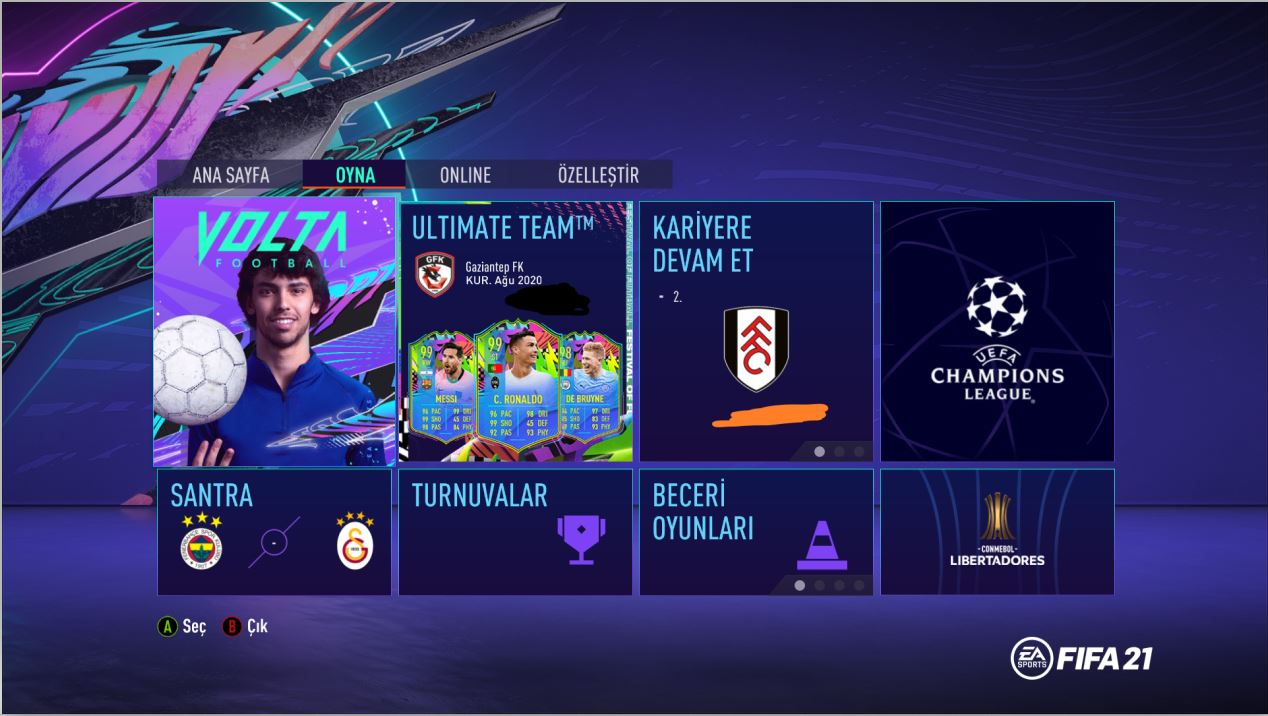Open the Turnuvalar tournaments tile
Viewport: 1268px width, 716px height.
click(516, 532)
